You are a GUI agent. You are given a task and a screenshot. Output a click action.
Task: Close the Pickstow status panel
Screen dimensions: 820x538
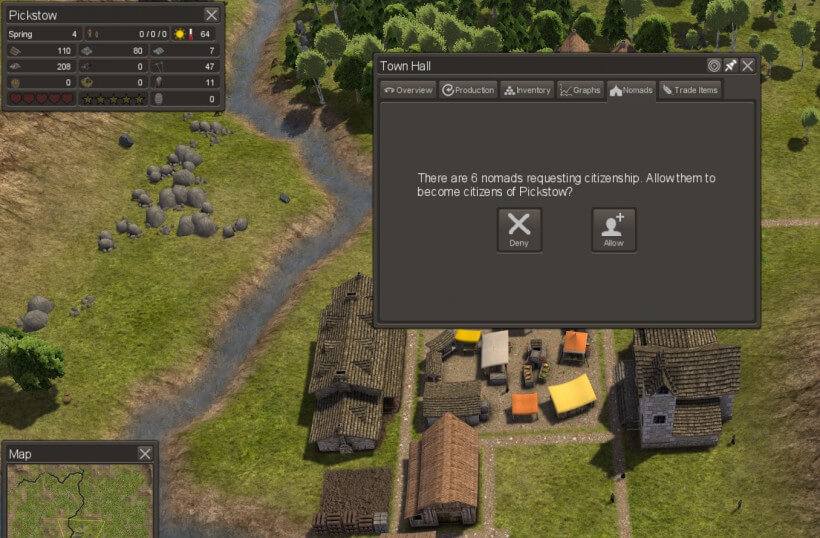pos(211,15)
